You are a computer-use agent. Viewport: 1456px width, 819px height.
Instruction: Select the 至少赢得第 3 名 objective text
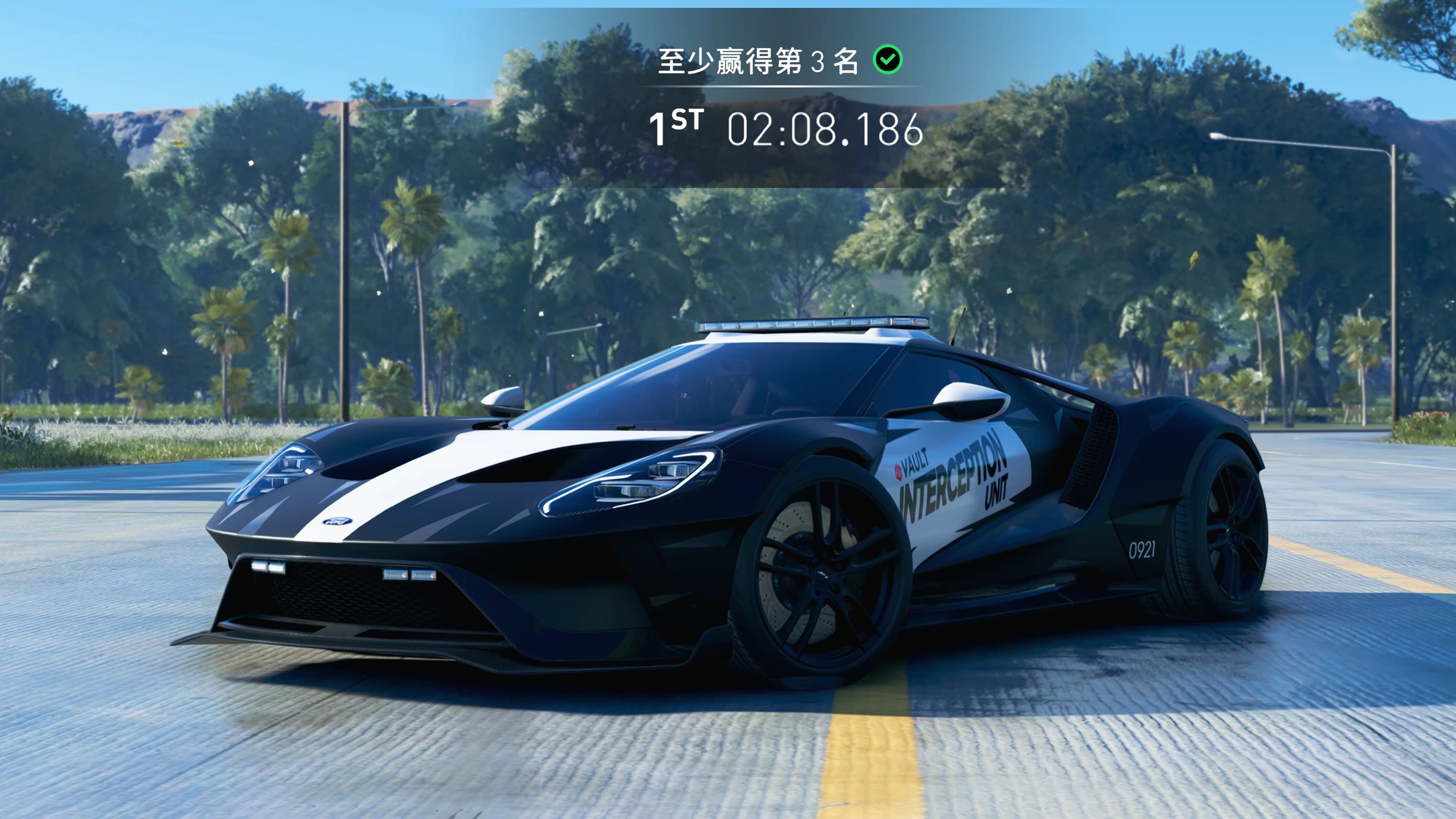758,61
